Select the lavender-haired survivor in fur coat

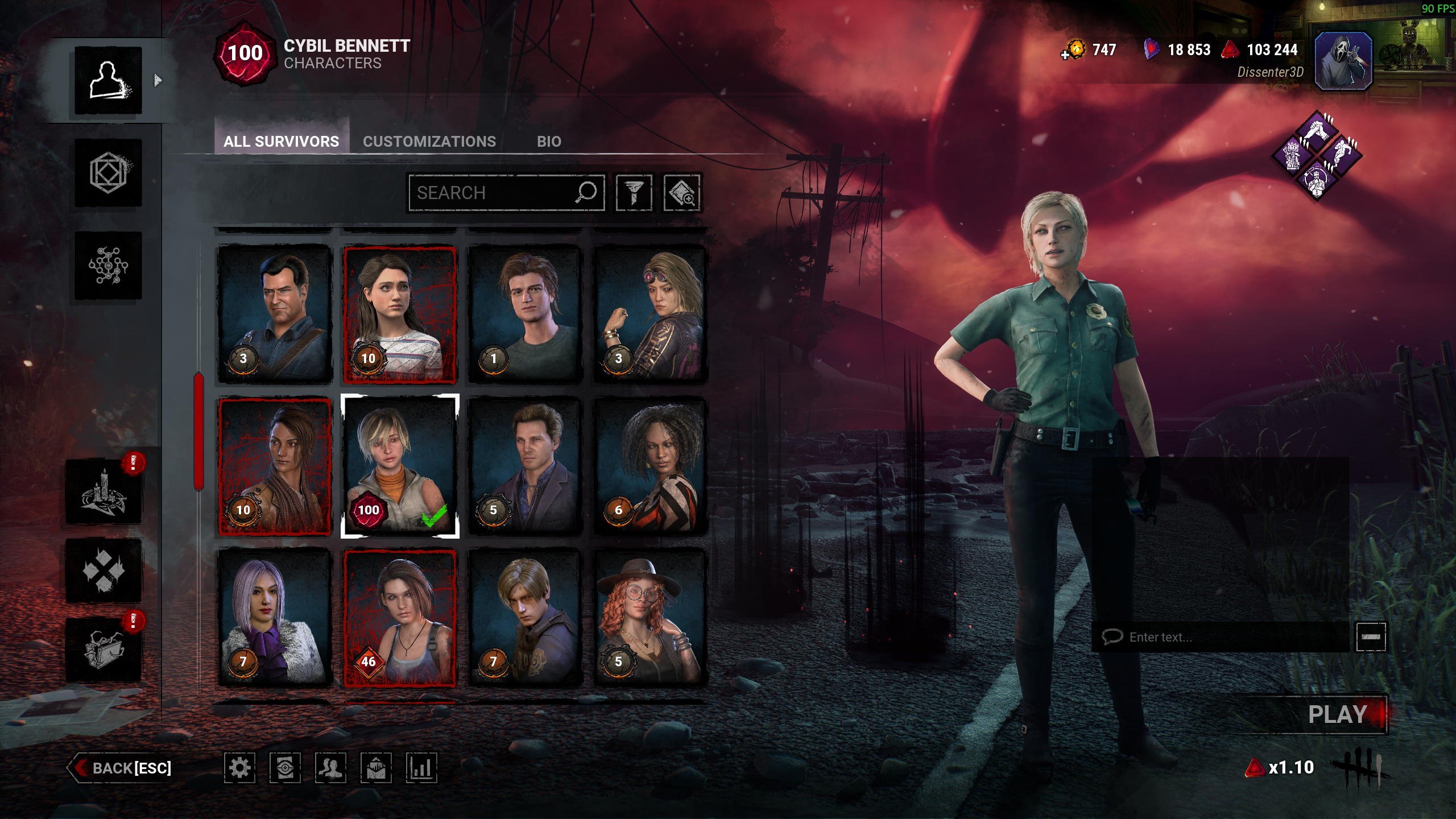[275, 618]
